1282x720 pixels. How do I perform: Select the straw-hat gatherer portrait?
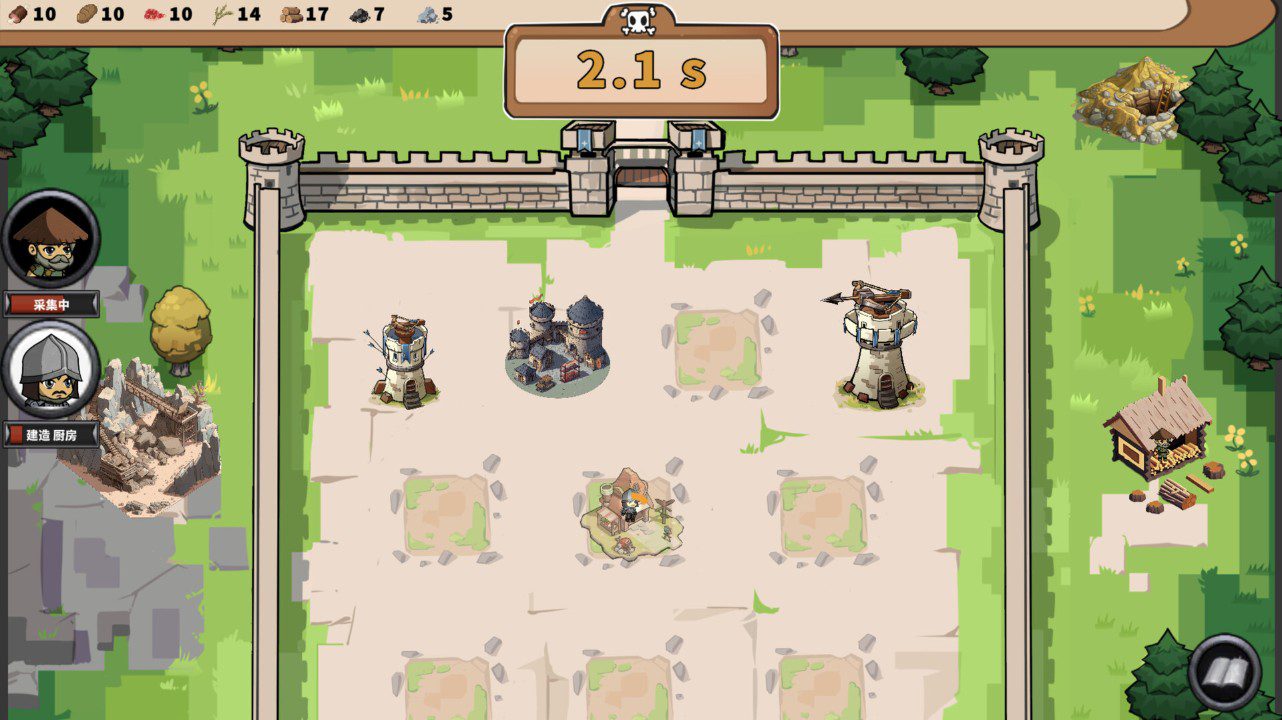(48, 240)
